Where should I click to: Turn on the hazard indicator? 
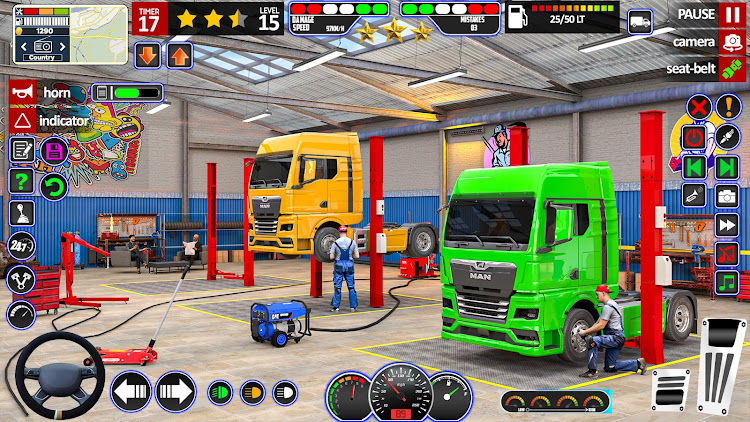click(21, 120)
